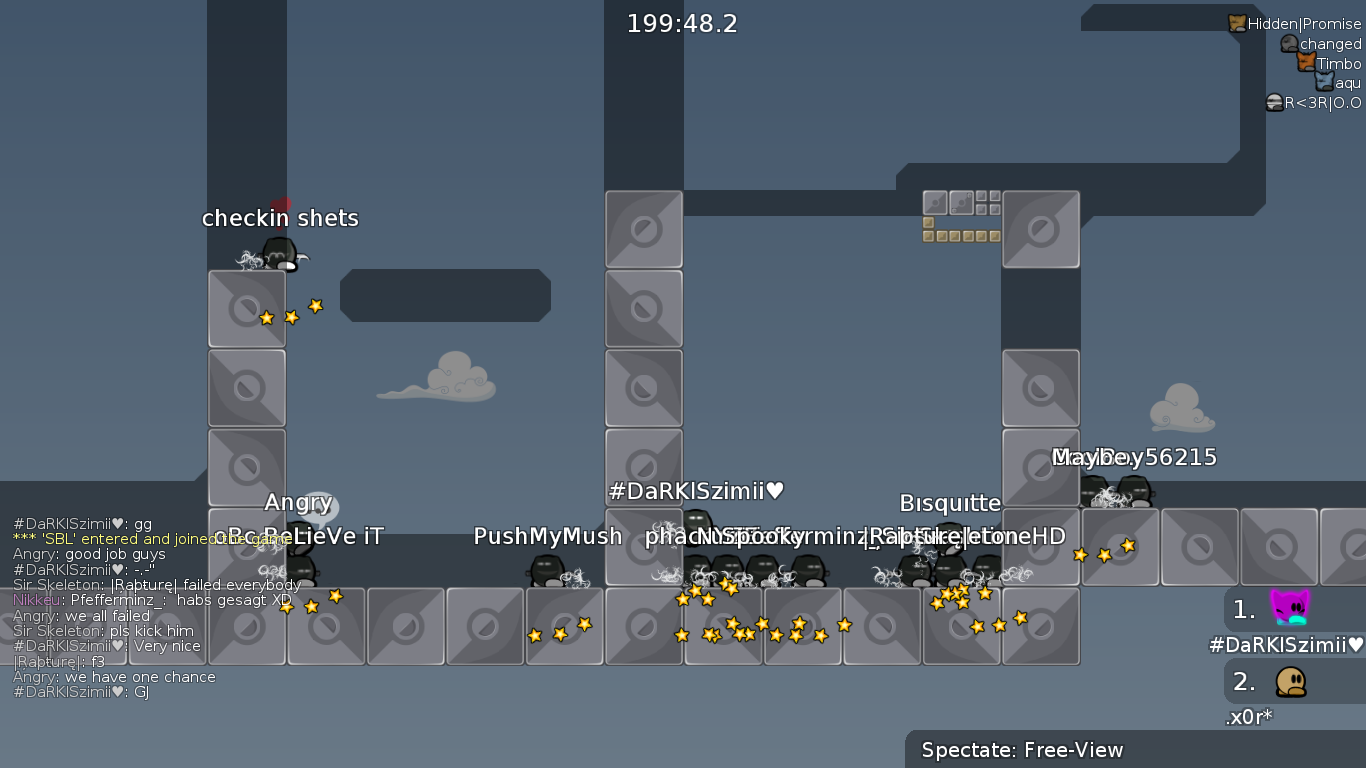Select the striped tee icon for R<3R|O.O
This screenshot has height=768, width=1366.
click(1274, 102)
